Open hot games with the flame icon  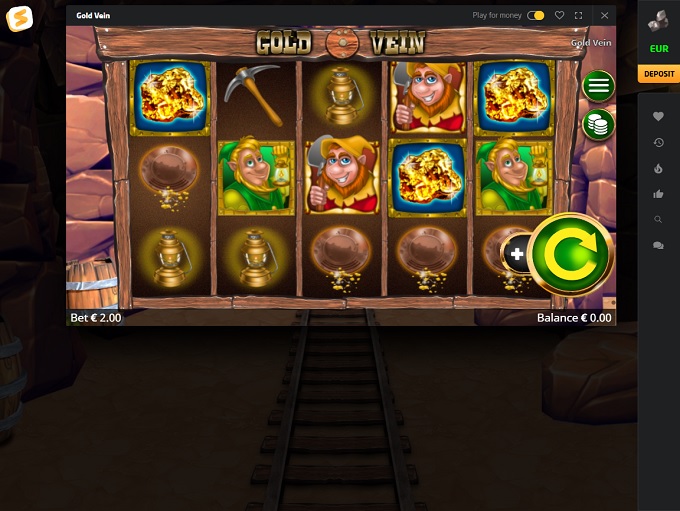(x=658, y=168)
